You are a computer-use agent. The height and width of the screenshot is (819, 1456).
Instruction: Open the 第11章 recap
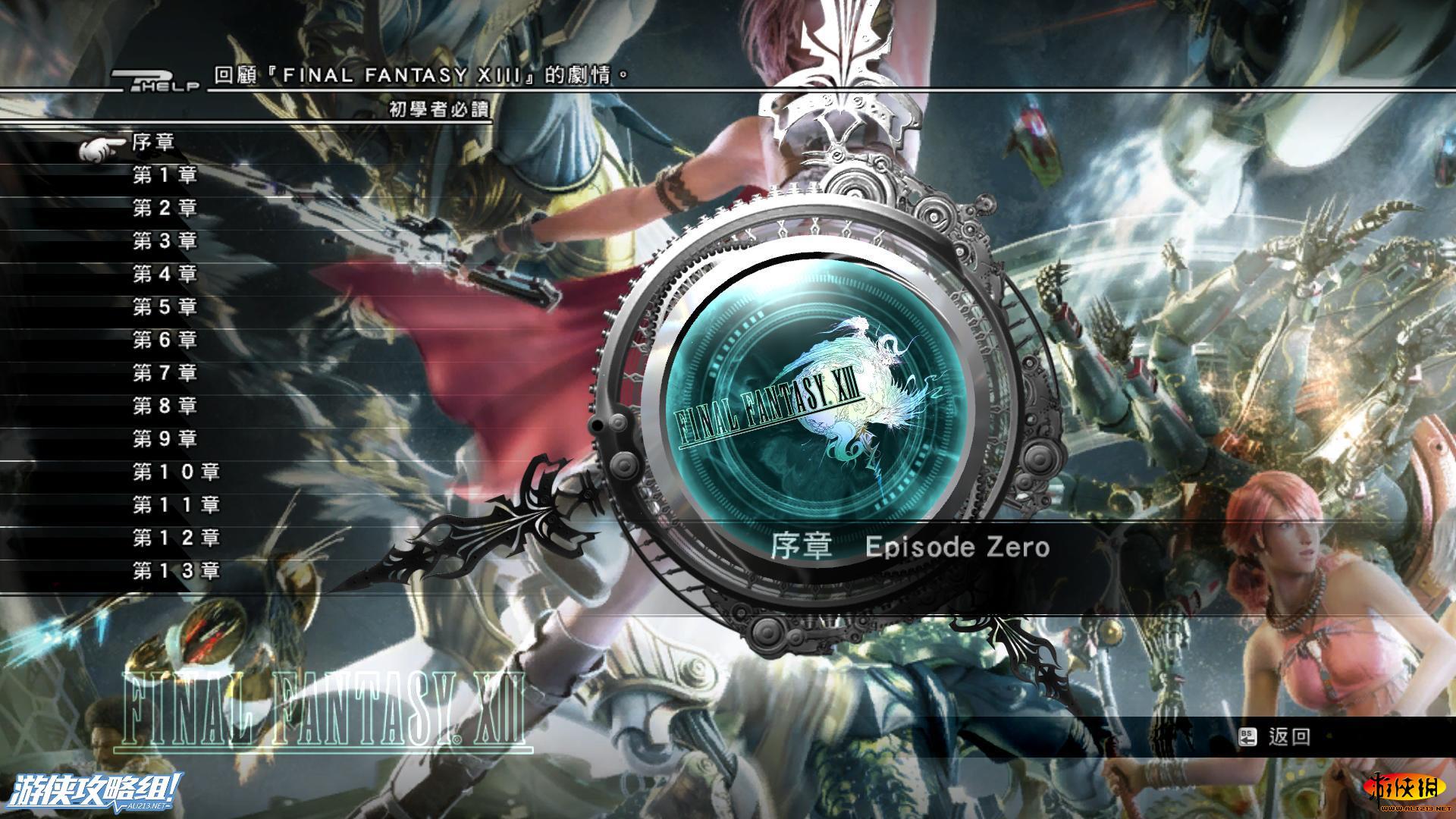point(176,505)
